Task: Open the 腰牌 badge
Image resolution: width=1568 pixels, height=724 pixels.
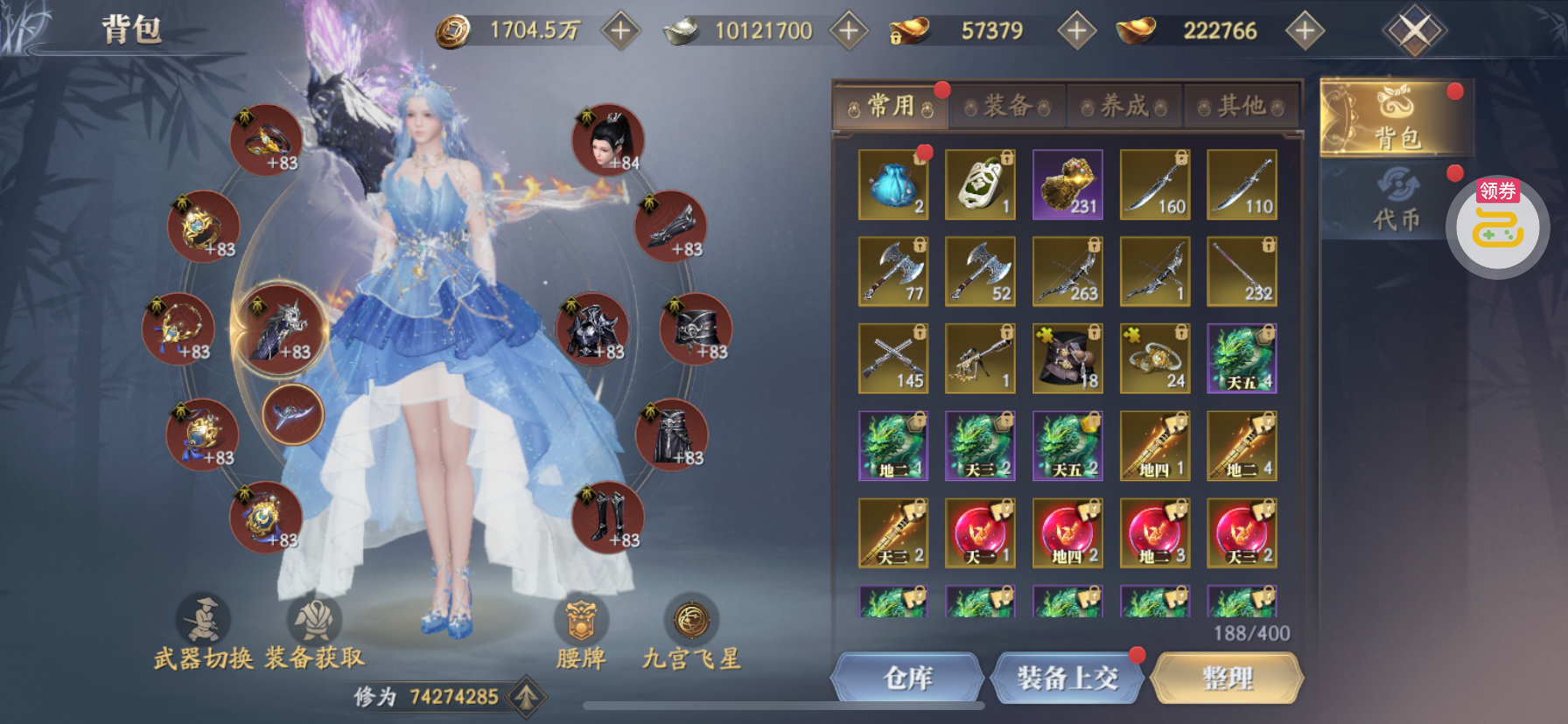Action: (581, 634)
